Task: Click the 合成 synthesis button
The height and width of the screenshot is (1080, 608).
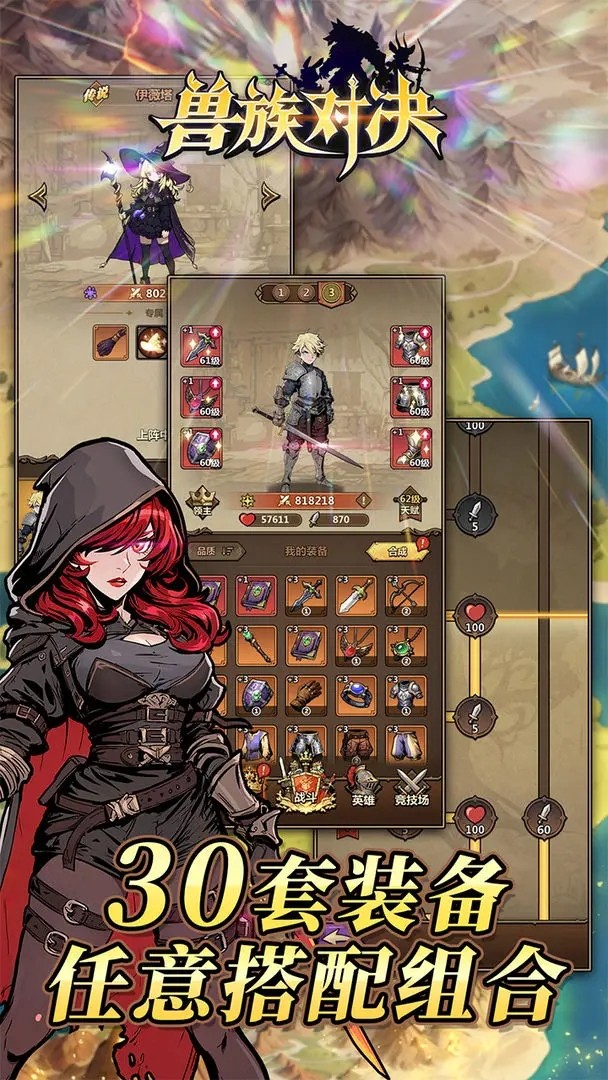Action: click(x=392, y=550)
